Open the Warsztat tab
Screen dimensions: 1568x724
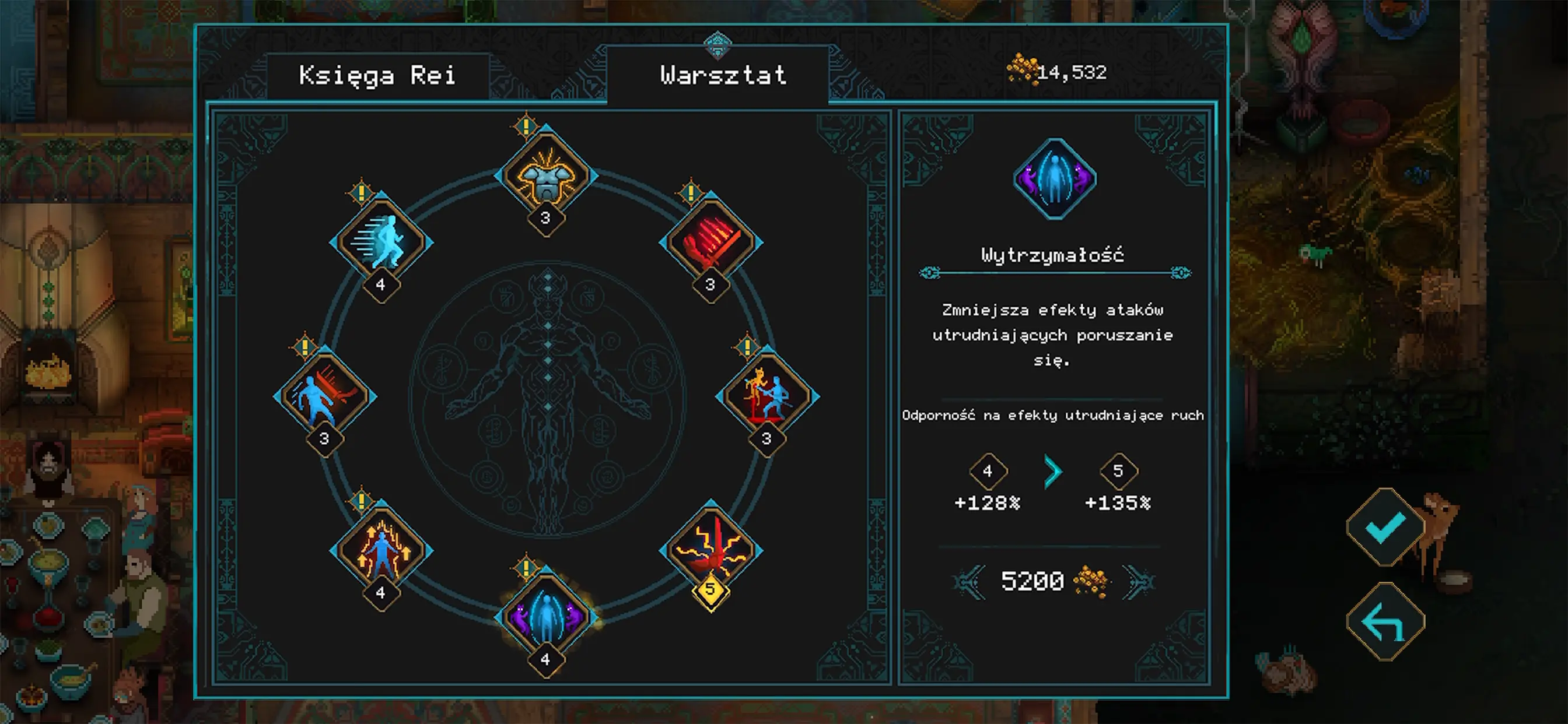(723, 75)
